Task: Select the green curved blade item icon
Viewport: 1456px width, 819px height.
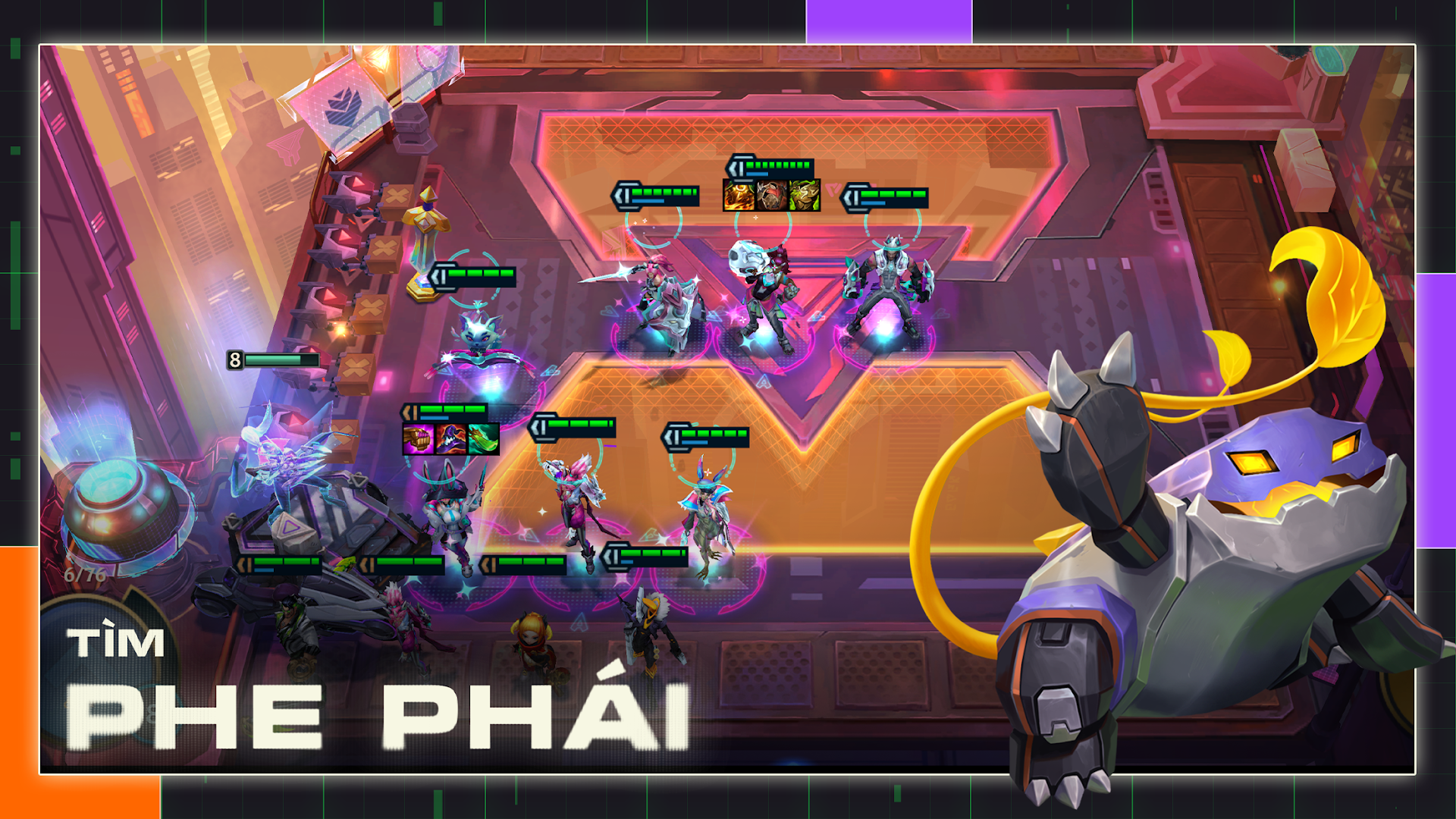Action: (x=483, y=439)
